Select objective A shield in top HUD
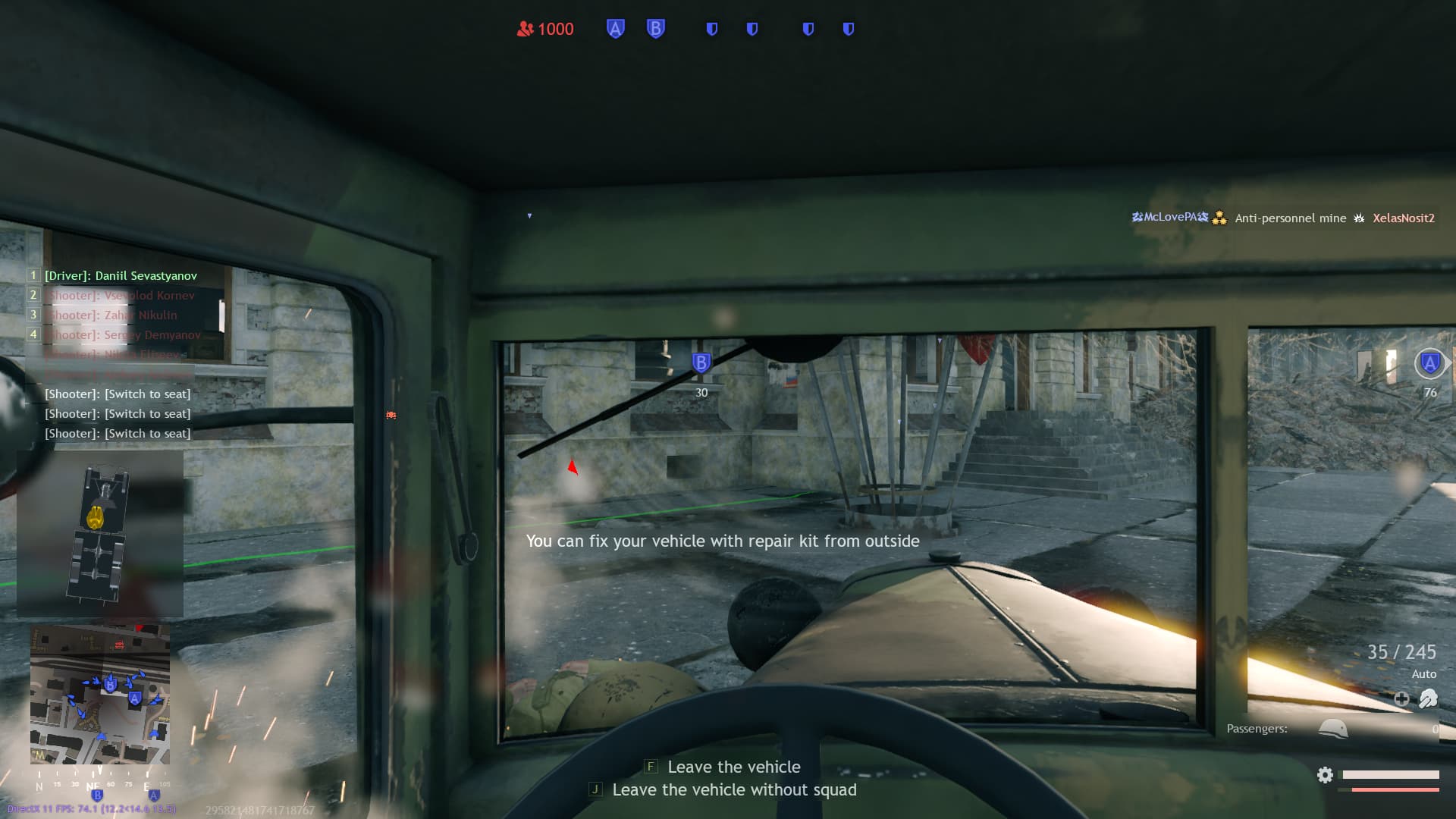Viewport: 1456px width, 819px height. tap(615, 29)
